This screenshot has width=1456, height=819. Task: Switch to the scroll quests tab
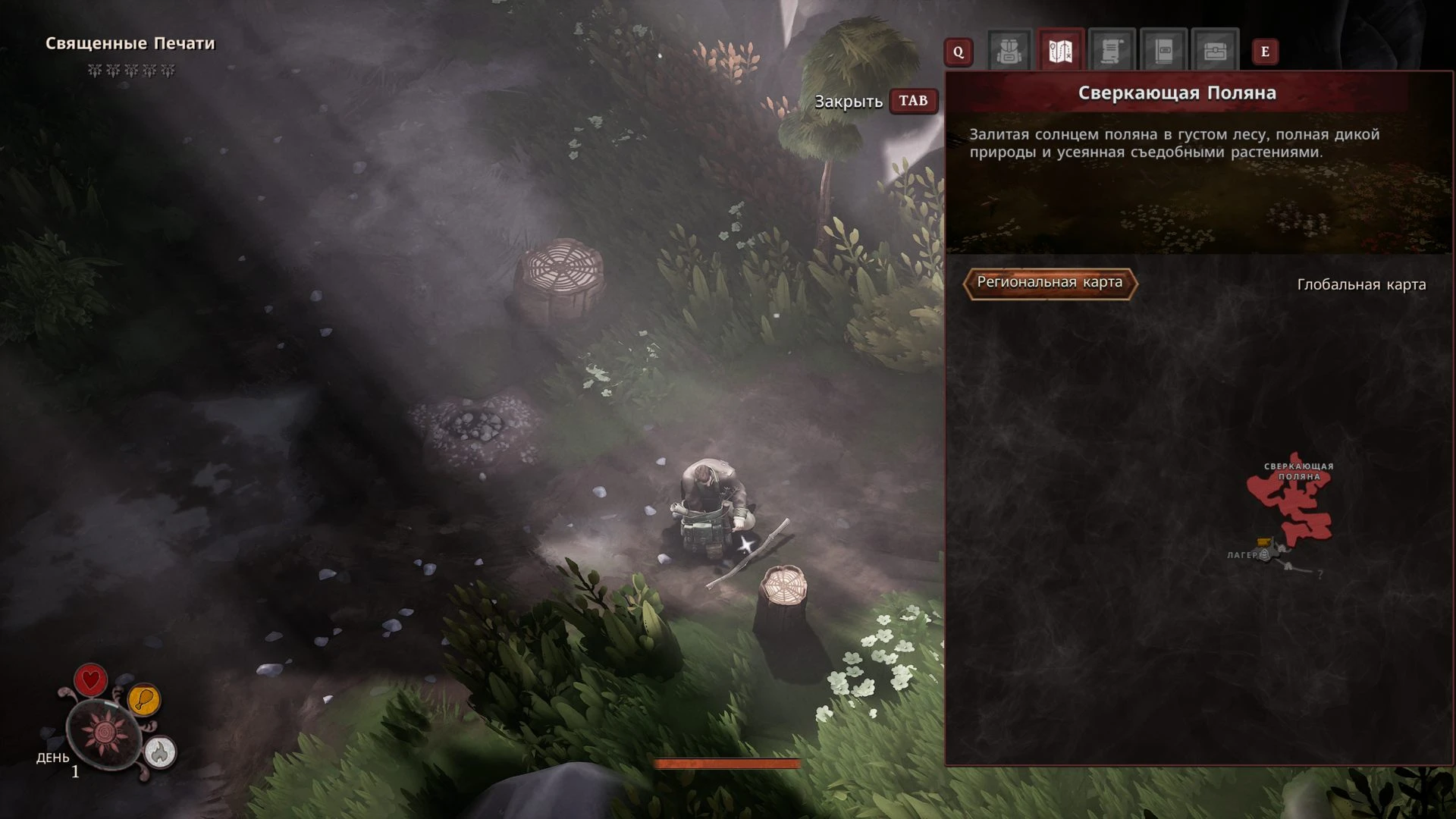(x=1111, y=52)
